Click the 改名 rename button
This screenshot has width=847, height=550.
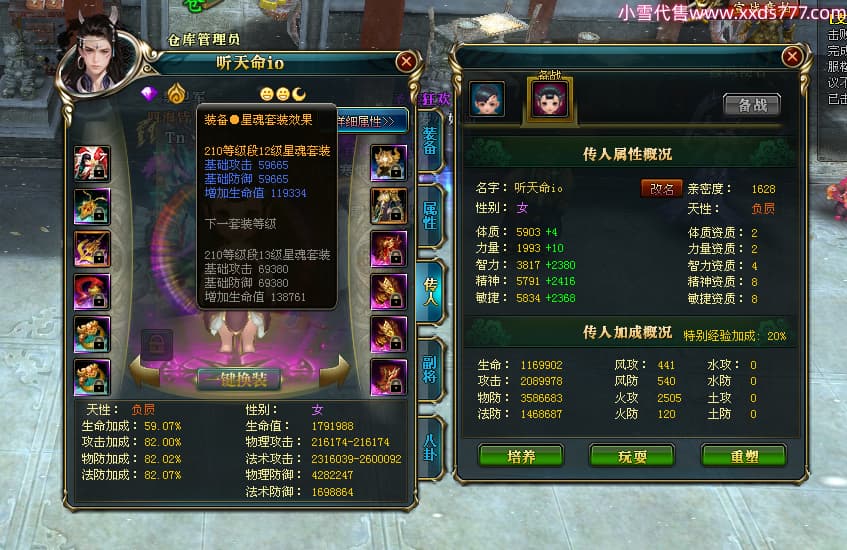[x=660, y=188]
